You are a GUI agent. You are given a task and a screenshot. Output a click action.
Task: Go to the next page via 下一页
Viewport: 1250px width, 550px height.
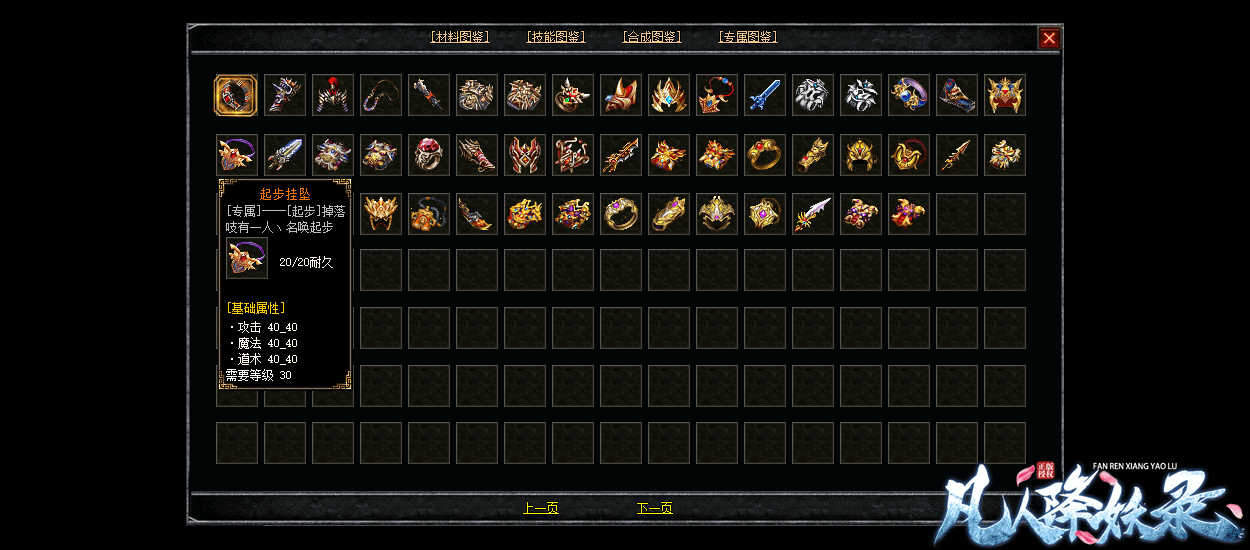pos(654,508)
